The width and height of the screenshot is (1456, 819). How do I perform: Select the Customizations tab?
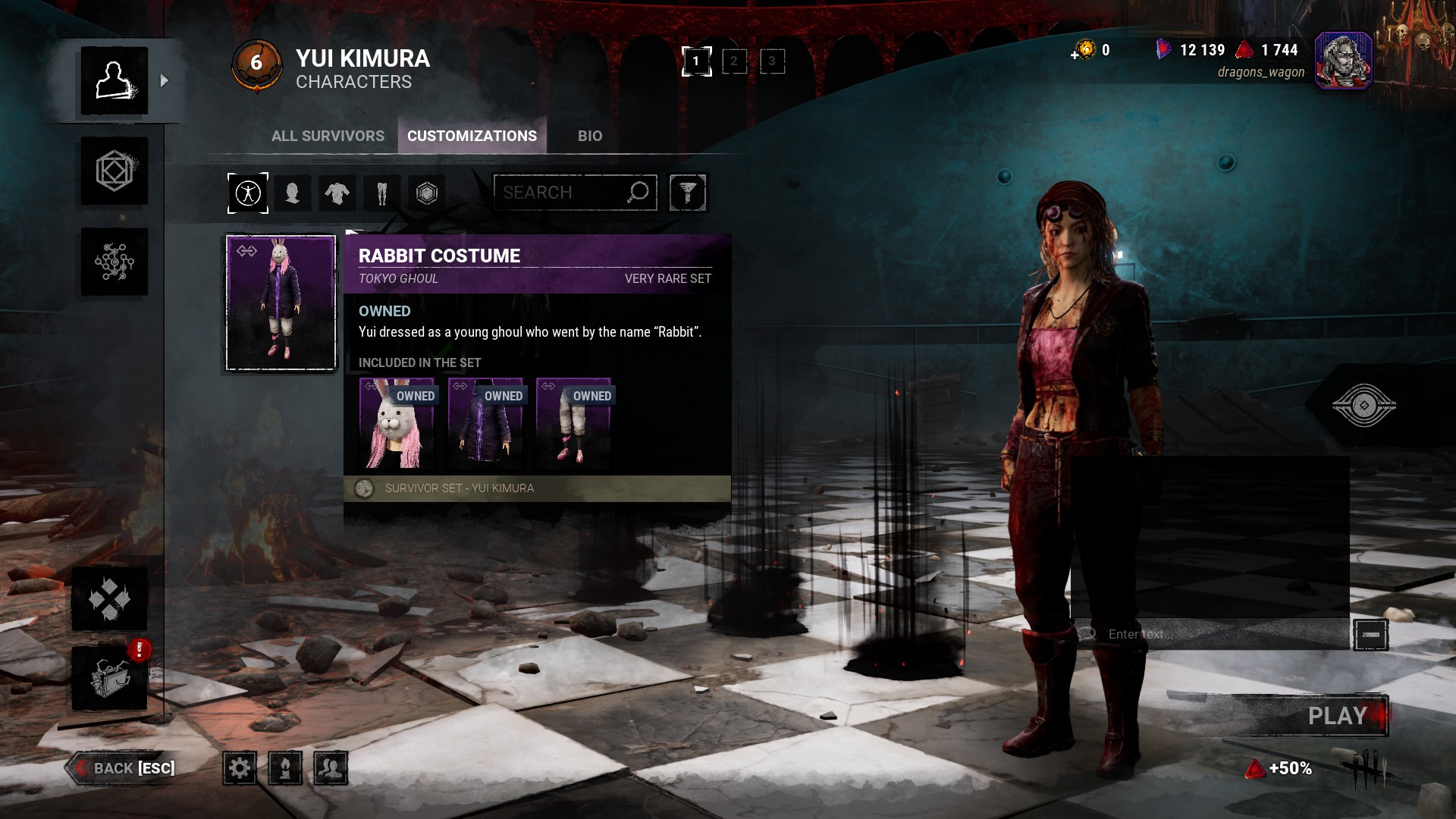[x=472, y=136]
